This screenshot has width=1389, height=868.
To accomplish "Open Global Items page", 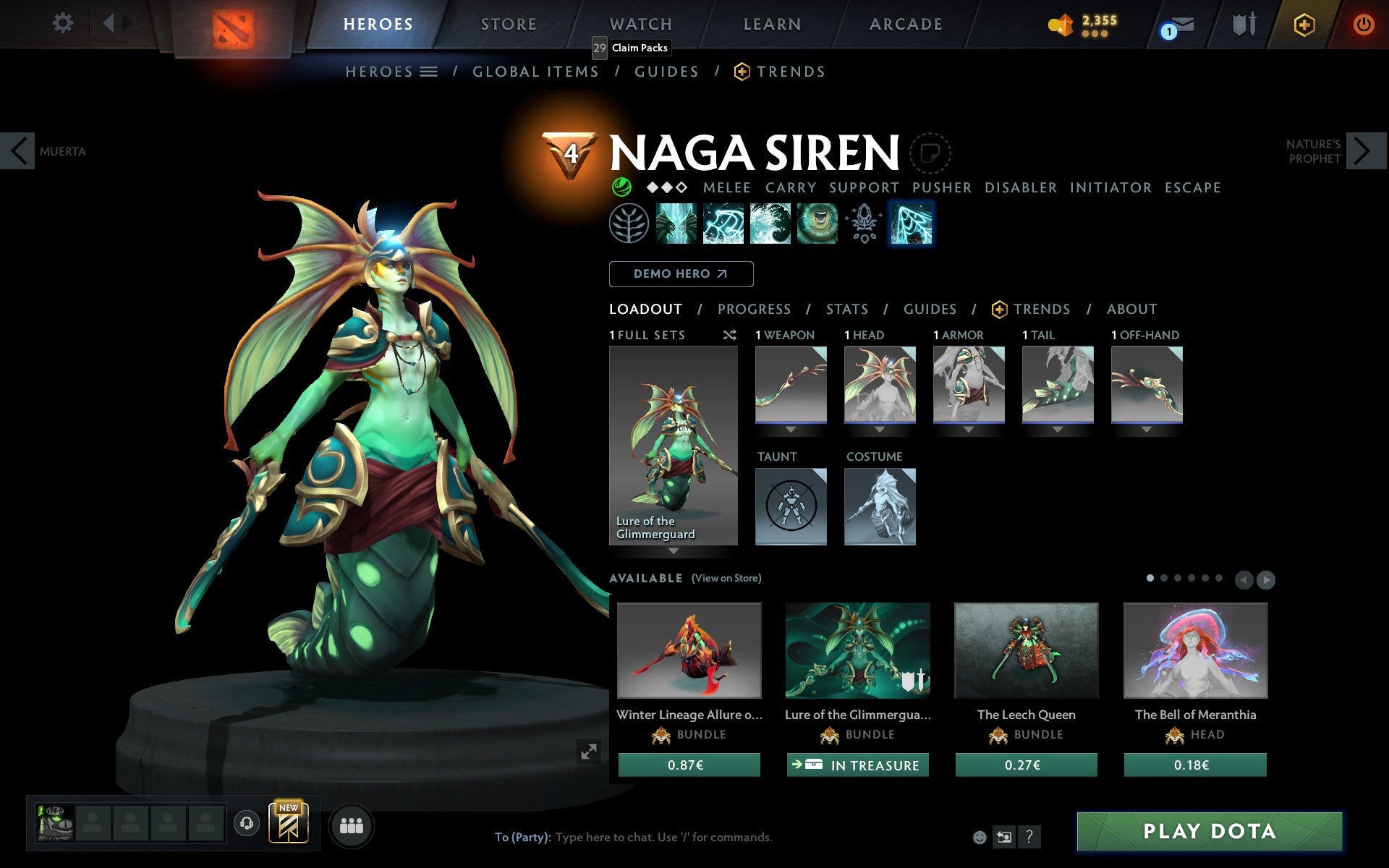I will (535, 72).
